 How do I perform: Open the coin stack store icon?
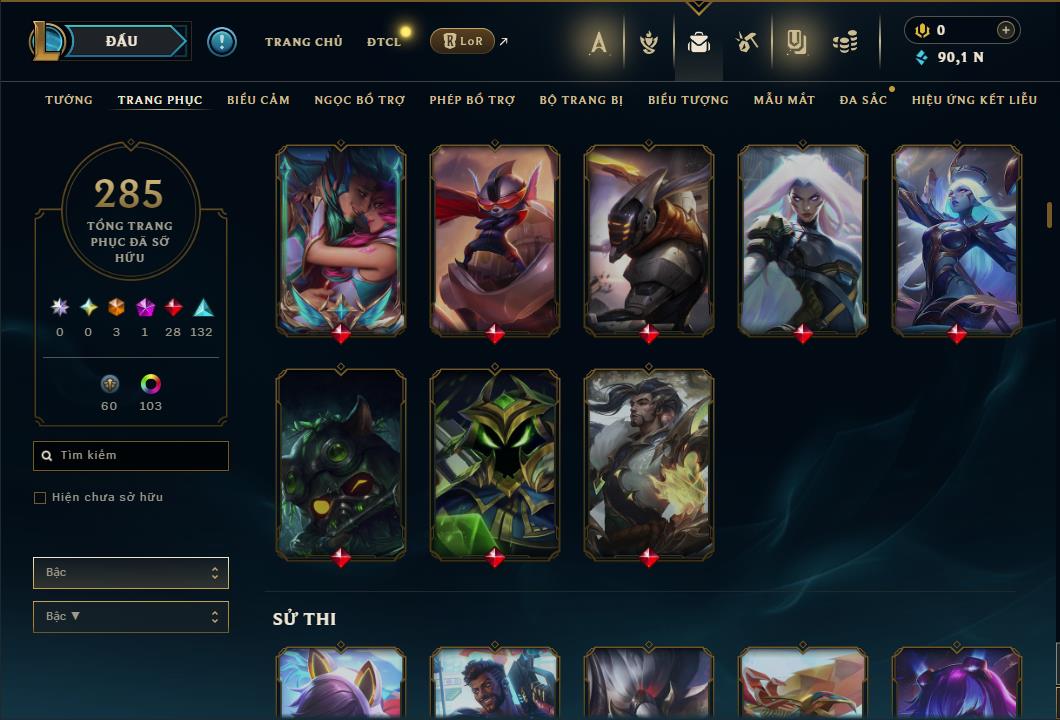click(845, 42)
